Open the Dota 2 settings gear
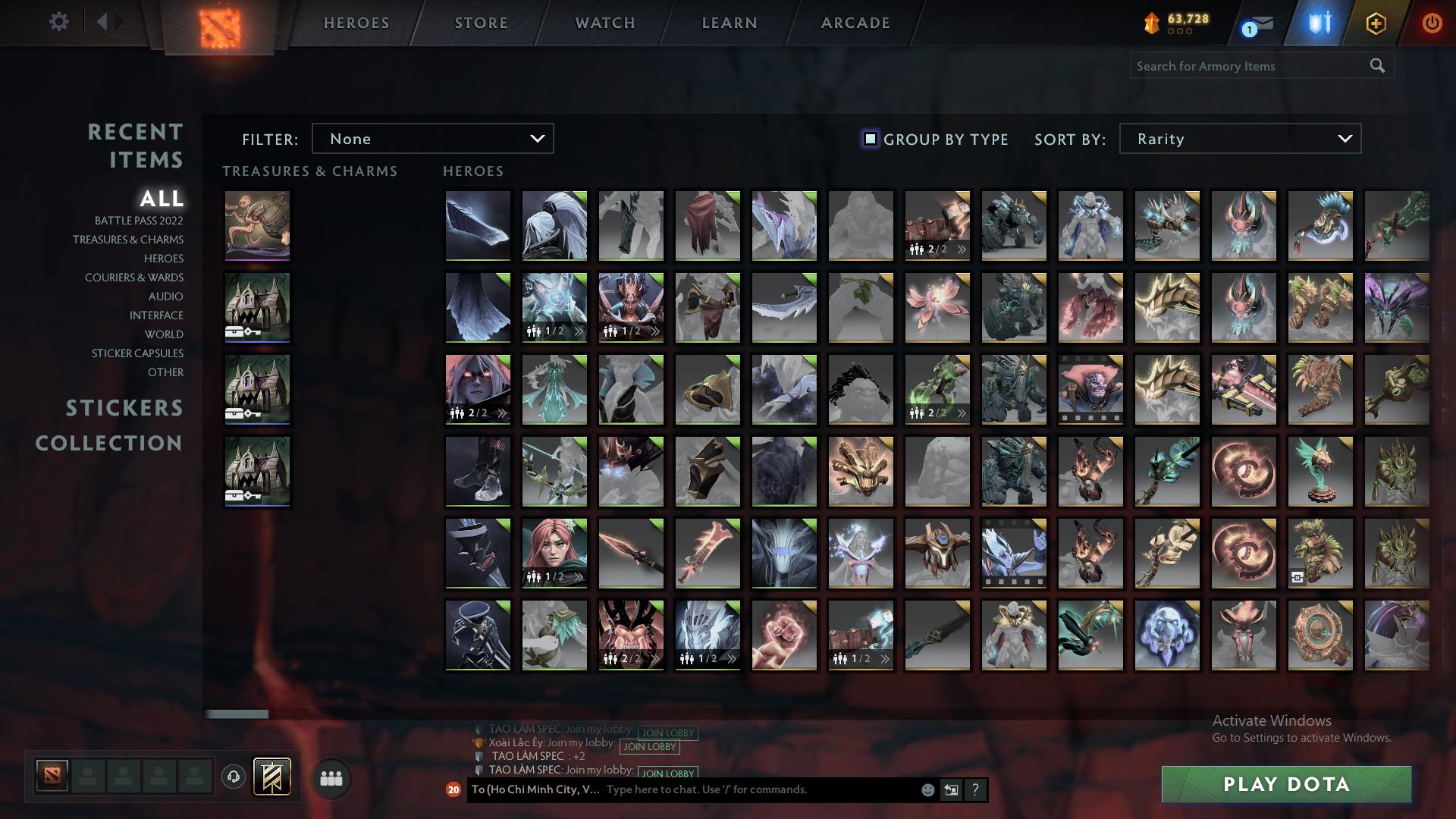Viewport: 1456px width, 819px height. click(x=59, y=22)
